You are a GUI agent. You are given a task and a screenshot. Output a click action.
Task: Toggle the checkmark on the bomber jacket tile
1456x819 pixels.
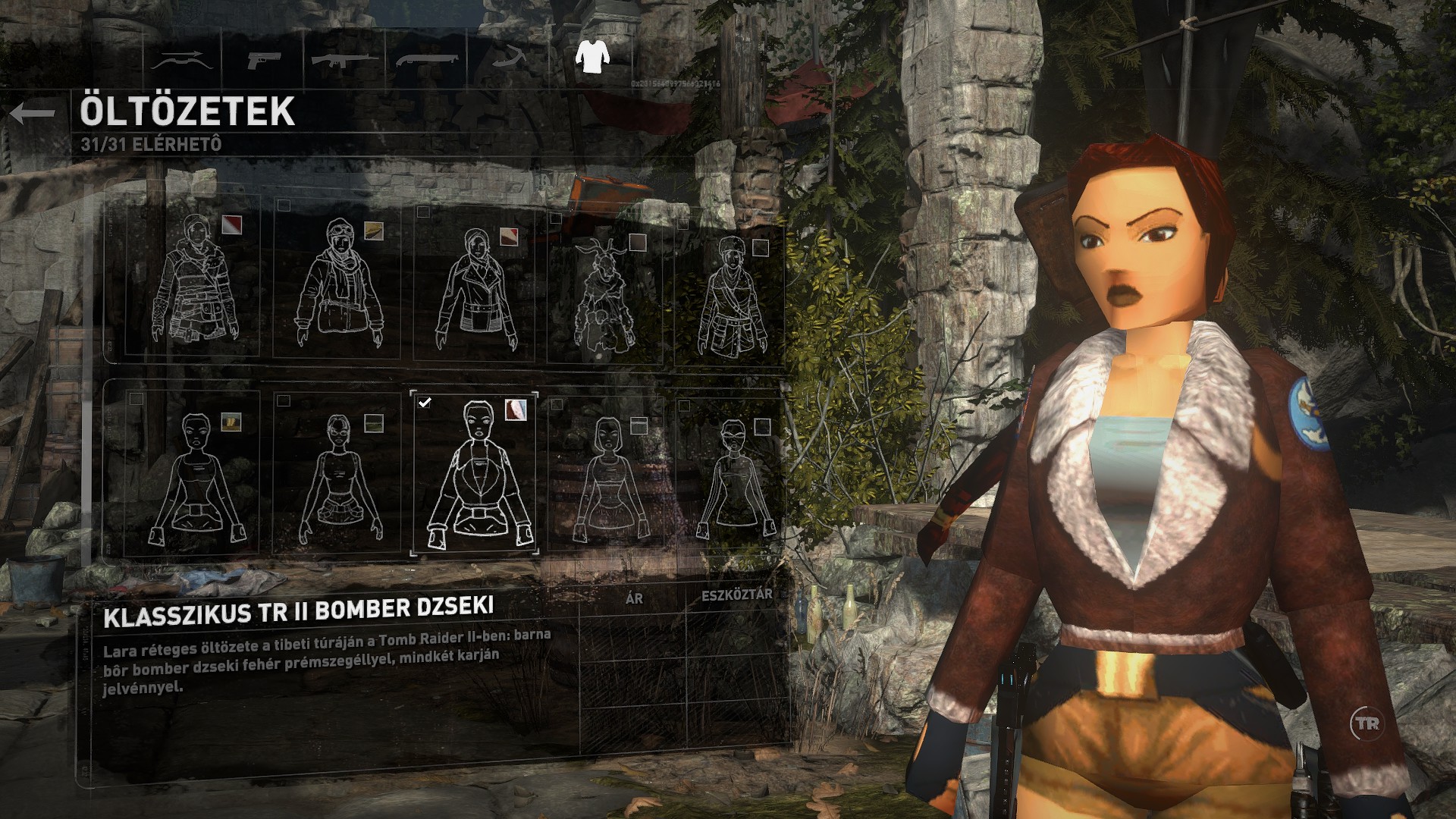[425, 403]
